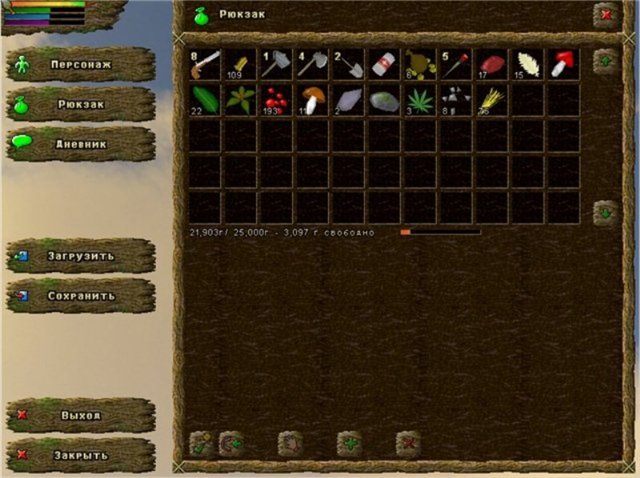The image size is (640, 478).
Task: Close the backpack window with red X
Action: 605,15
